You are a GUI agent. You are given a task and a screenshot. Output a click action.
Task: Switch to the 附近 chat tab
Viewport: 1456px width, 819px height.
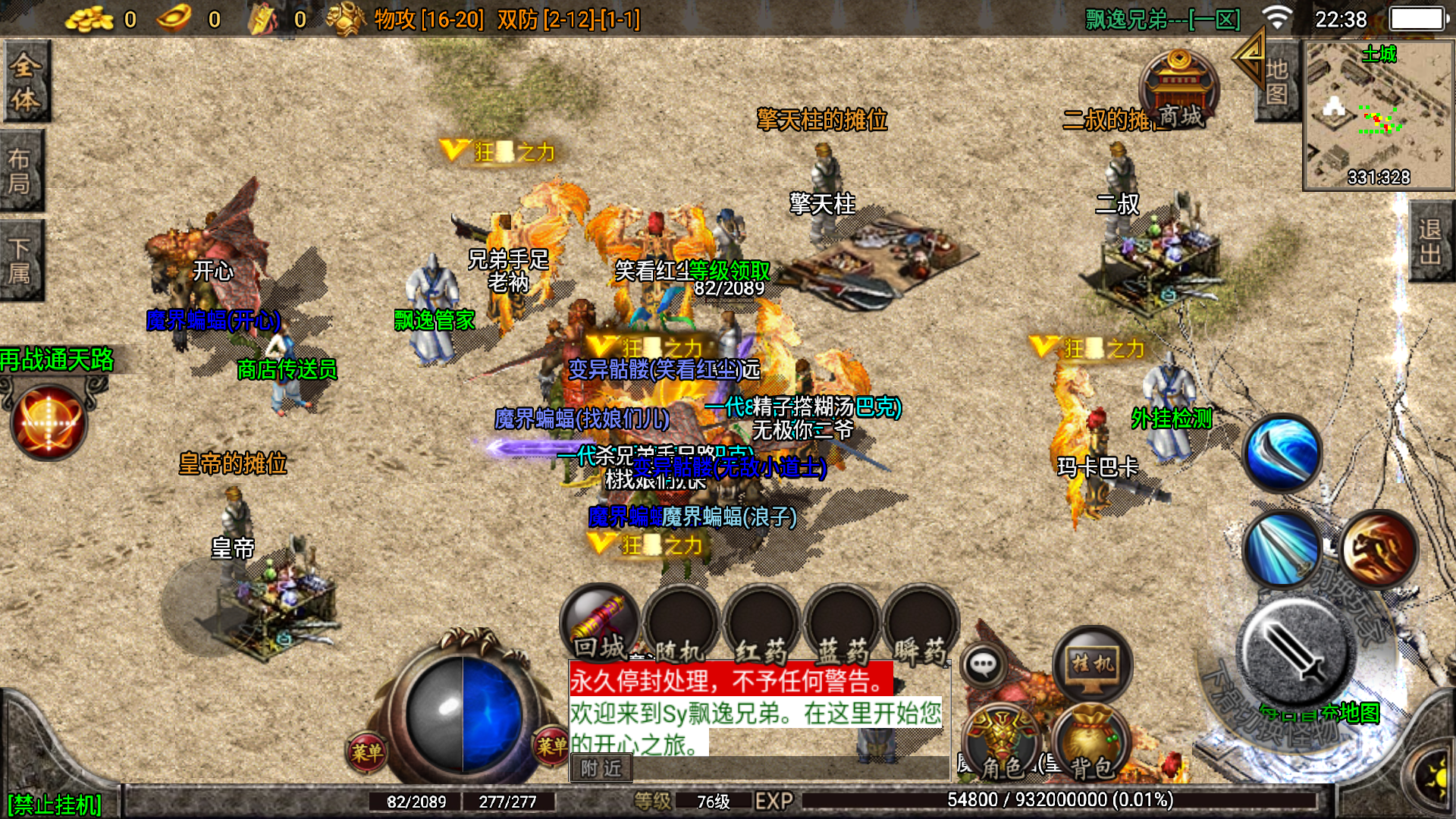coord(601,768)
